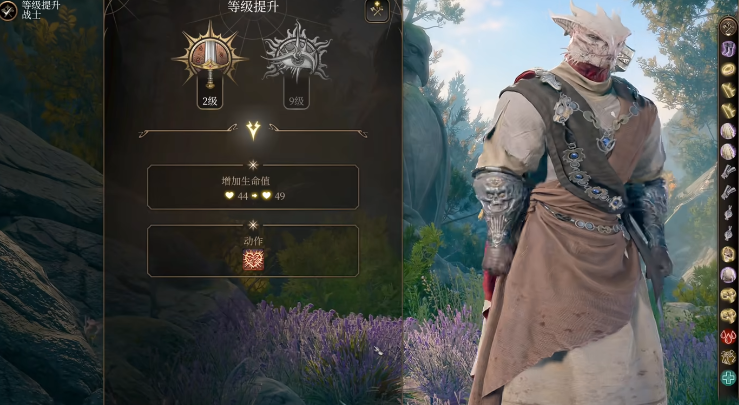
Task: Open the 增加生命值 hit points panel
Action: 253,187
